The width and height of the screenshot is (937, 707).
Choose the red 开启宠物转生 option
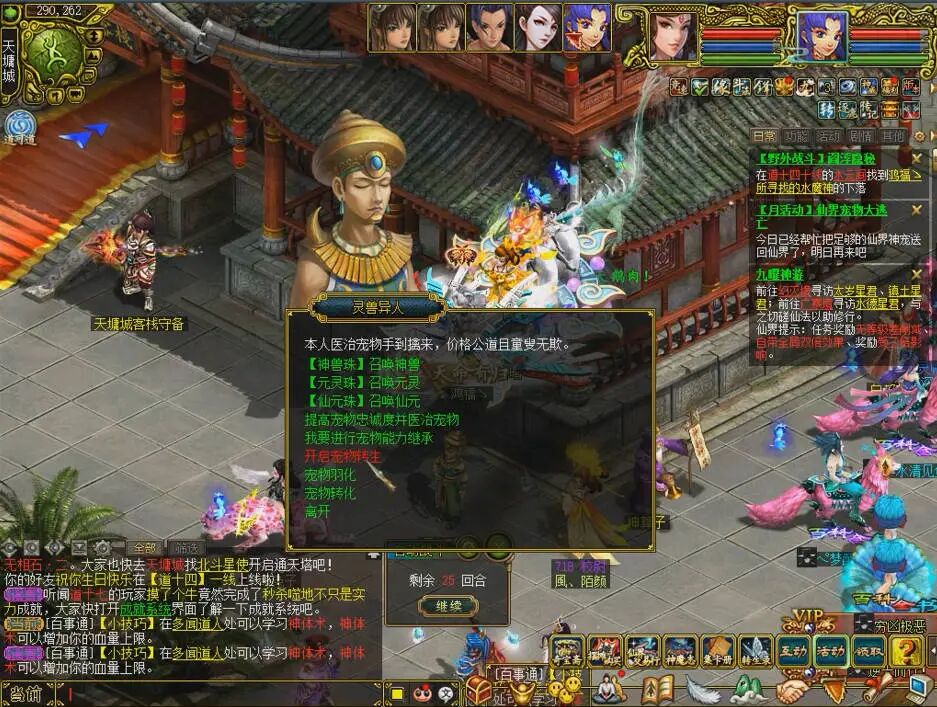pos(343,456)
